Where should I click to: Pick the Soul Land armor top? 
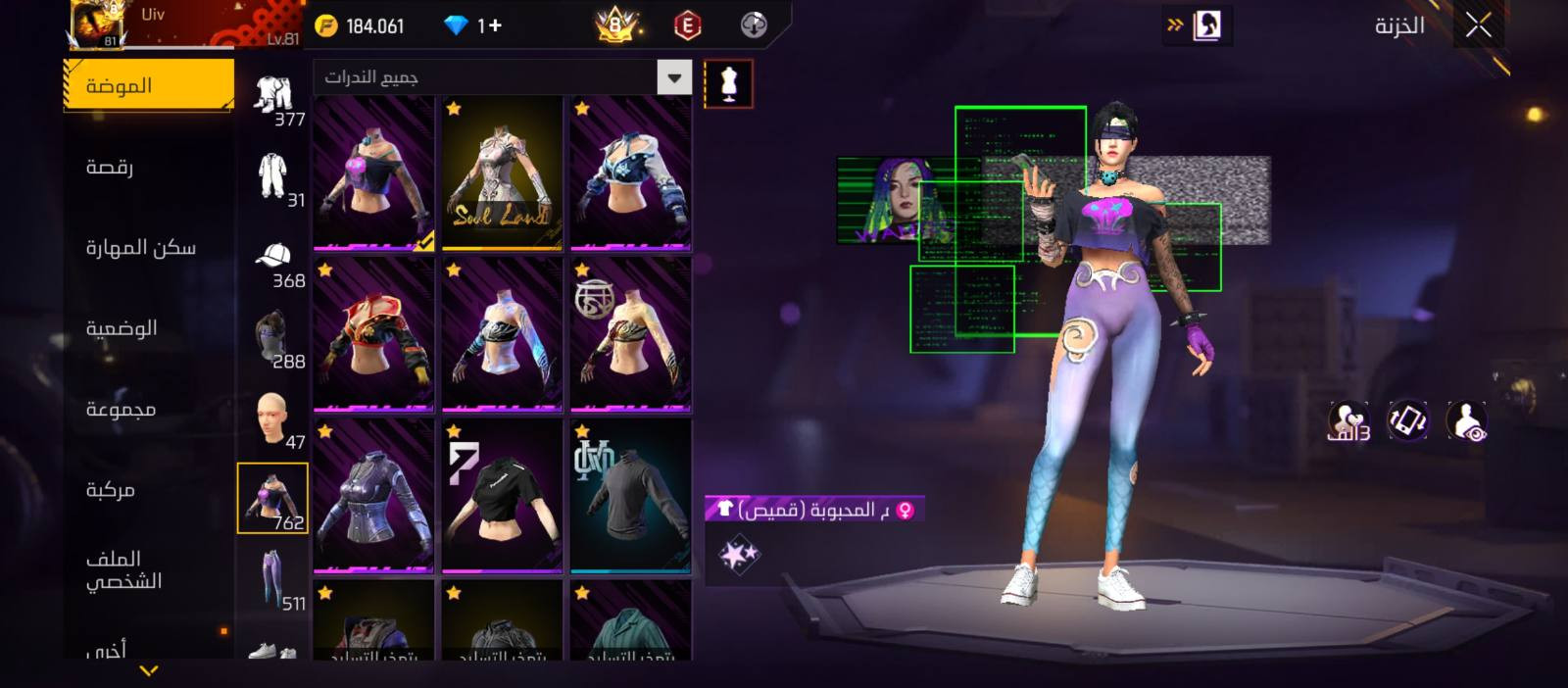502,173
